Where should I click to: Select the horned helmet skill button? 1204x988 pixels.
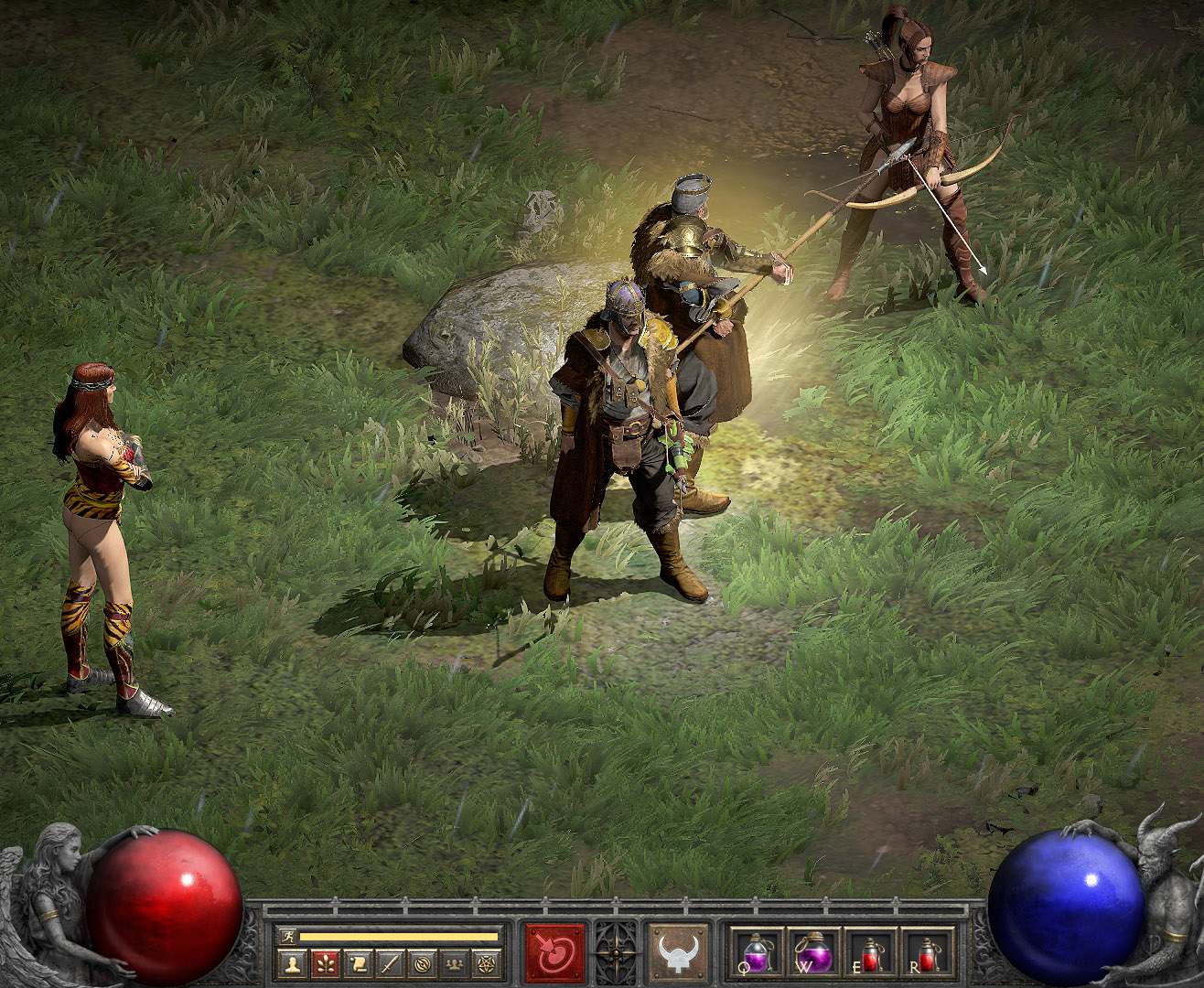pos(679,953)
